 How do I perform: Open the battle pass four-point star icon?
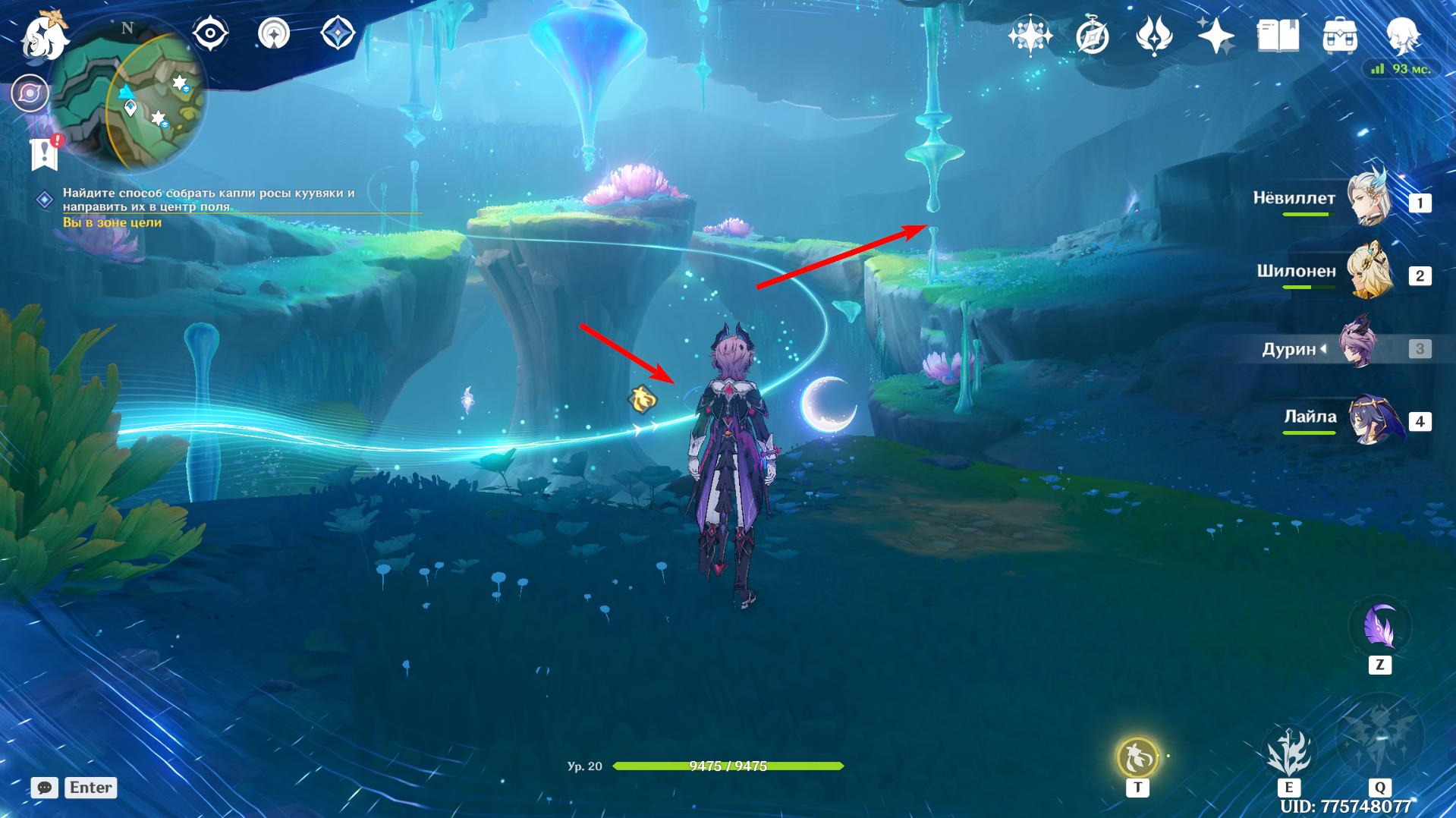1215,36
